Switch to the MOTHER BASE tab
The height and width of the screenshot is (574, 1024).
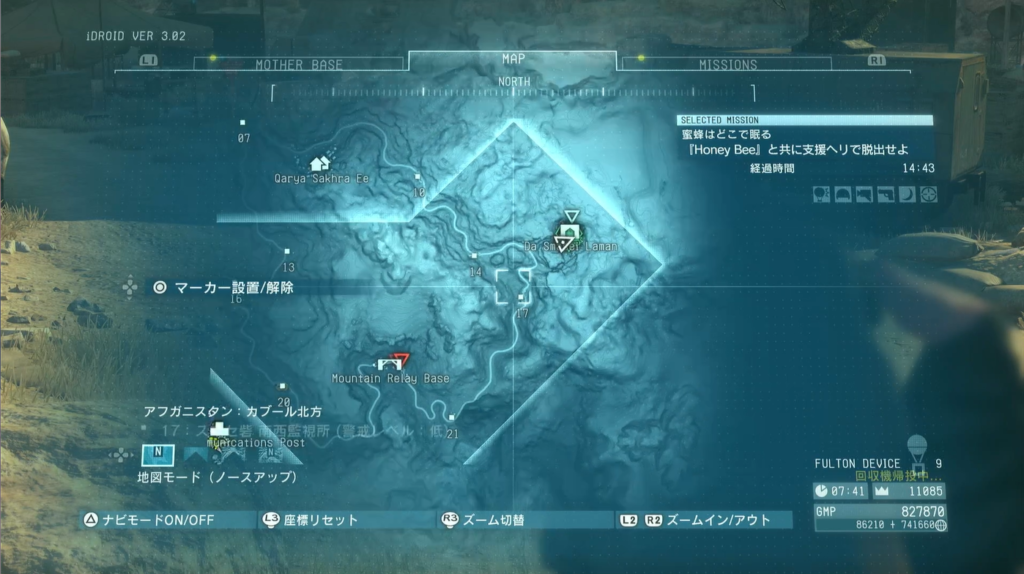[298, 64]
